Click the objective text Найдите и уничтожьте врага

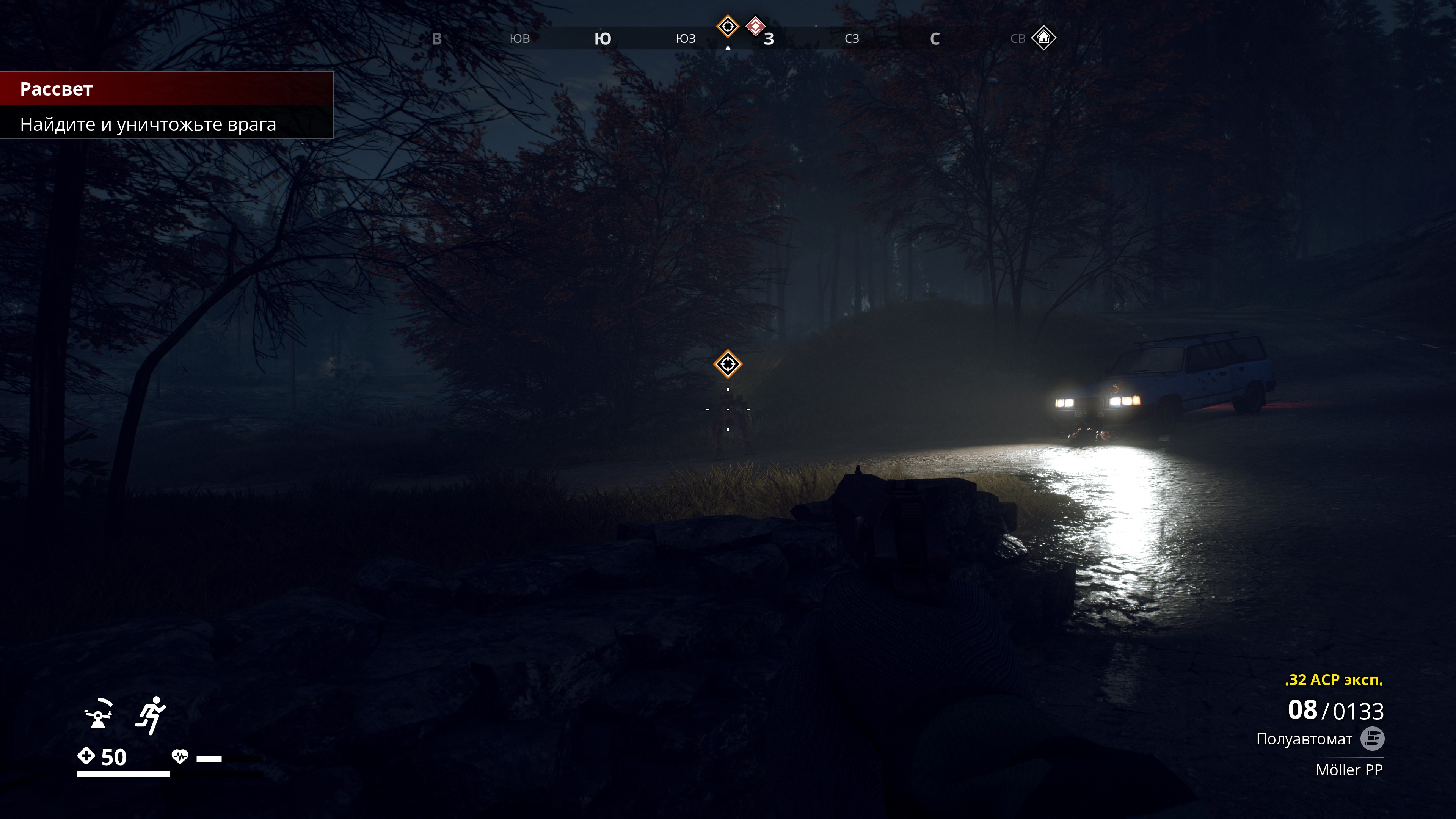tap(148, 124)
